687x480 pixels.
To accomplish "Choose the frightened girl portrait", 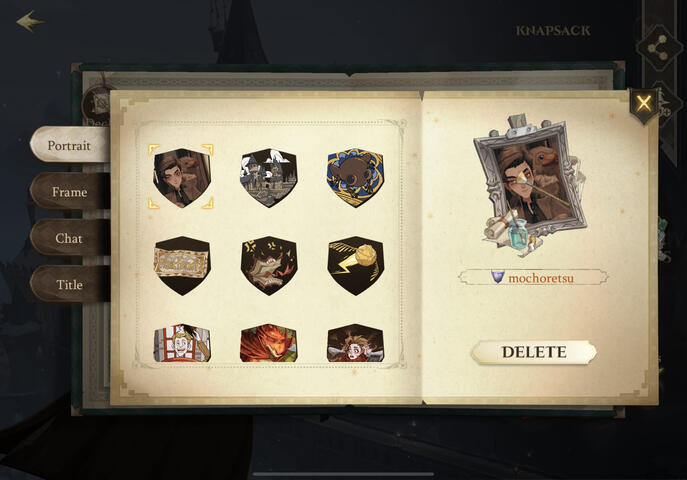I will 355,343.
